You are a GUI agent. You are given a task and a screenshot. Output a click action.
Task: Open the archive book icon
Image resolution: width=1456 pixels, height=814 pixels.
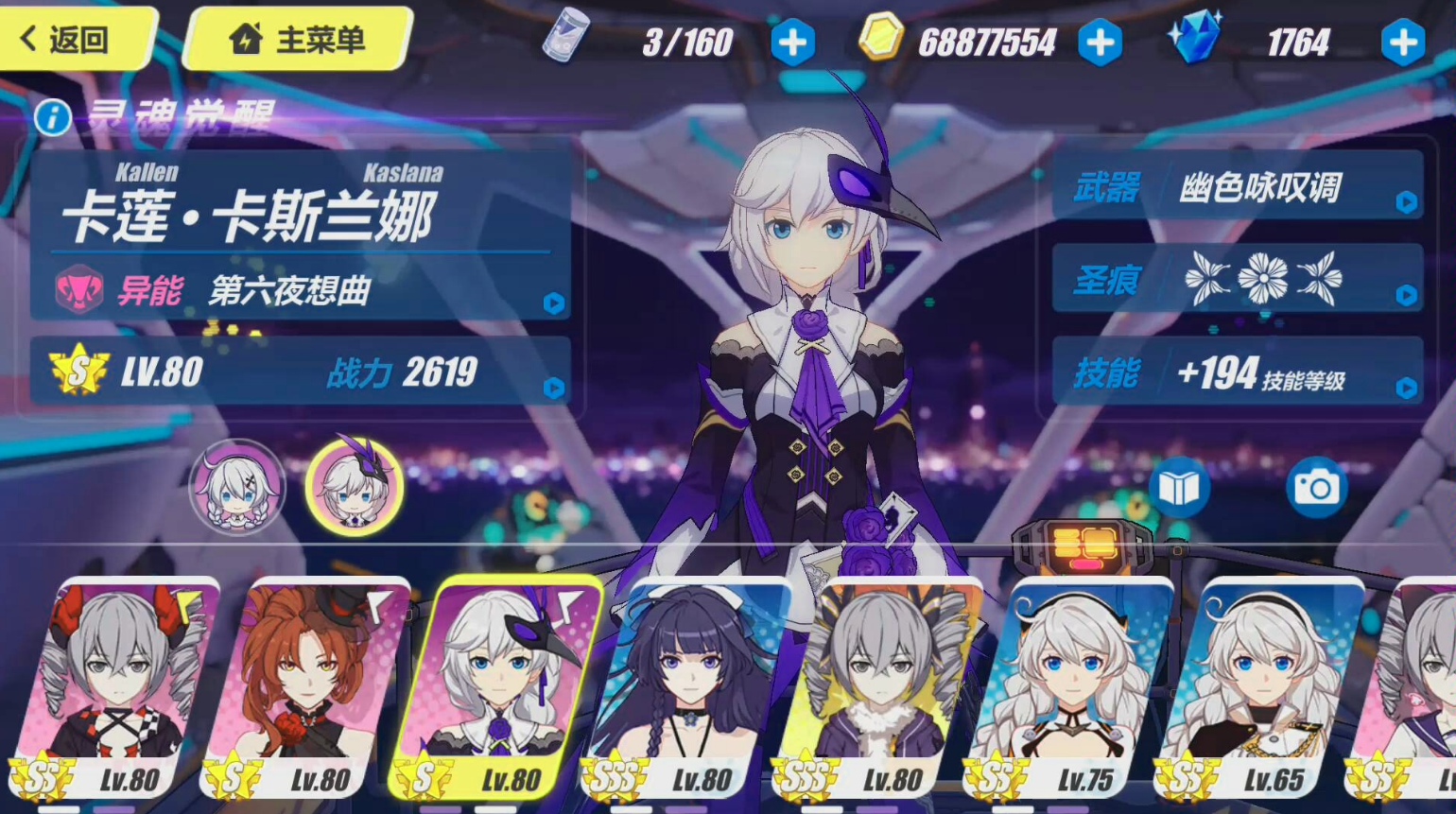pyautogui.click(x=1179, y=486)
